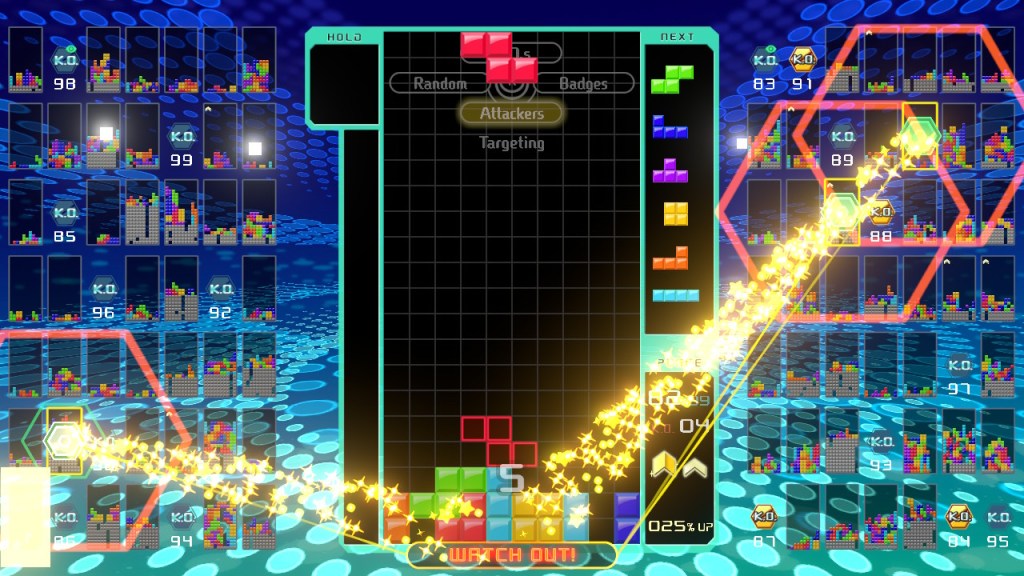1024x576 pixels.
Task: Select the green S piece in Next queue
Action: pyautogui.click(x=677, y=78)
